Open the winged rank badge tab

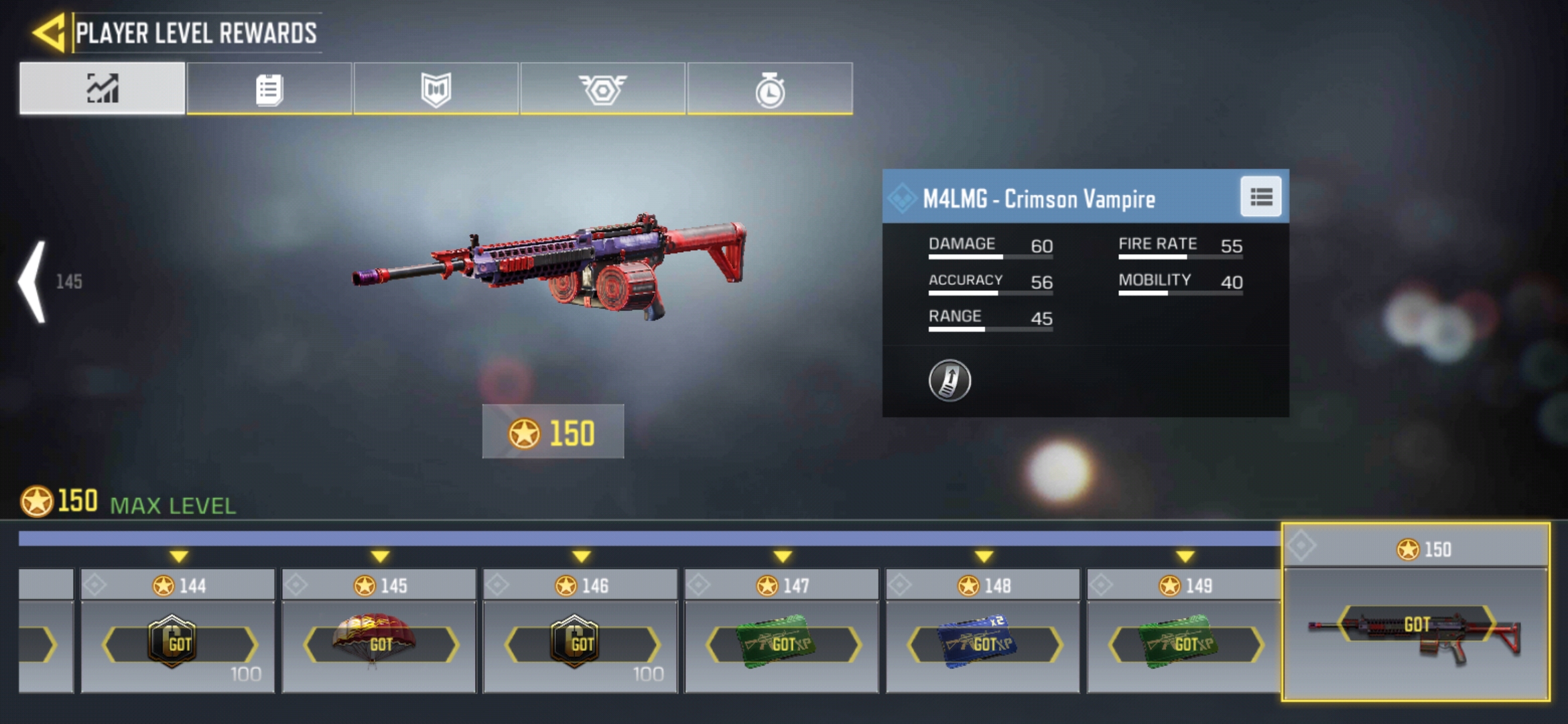(602, 88)
